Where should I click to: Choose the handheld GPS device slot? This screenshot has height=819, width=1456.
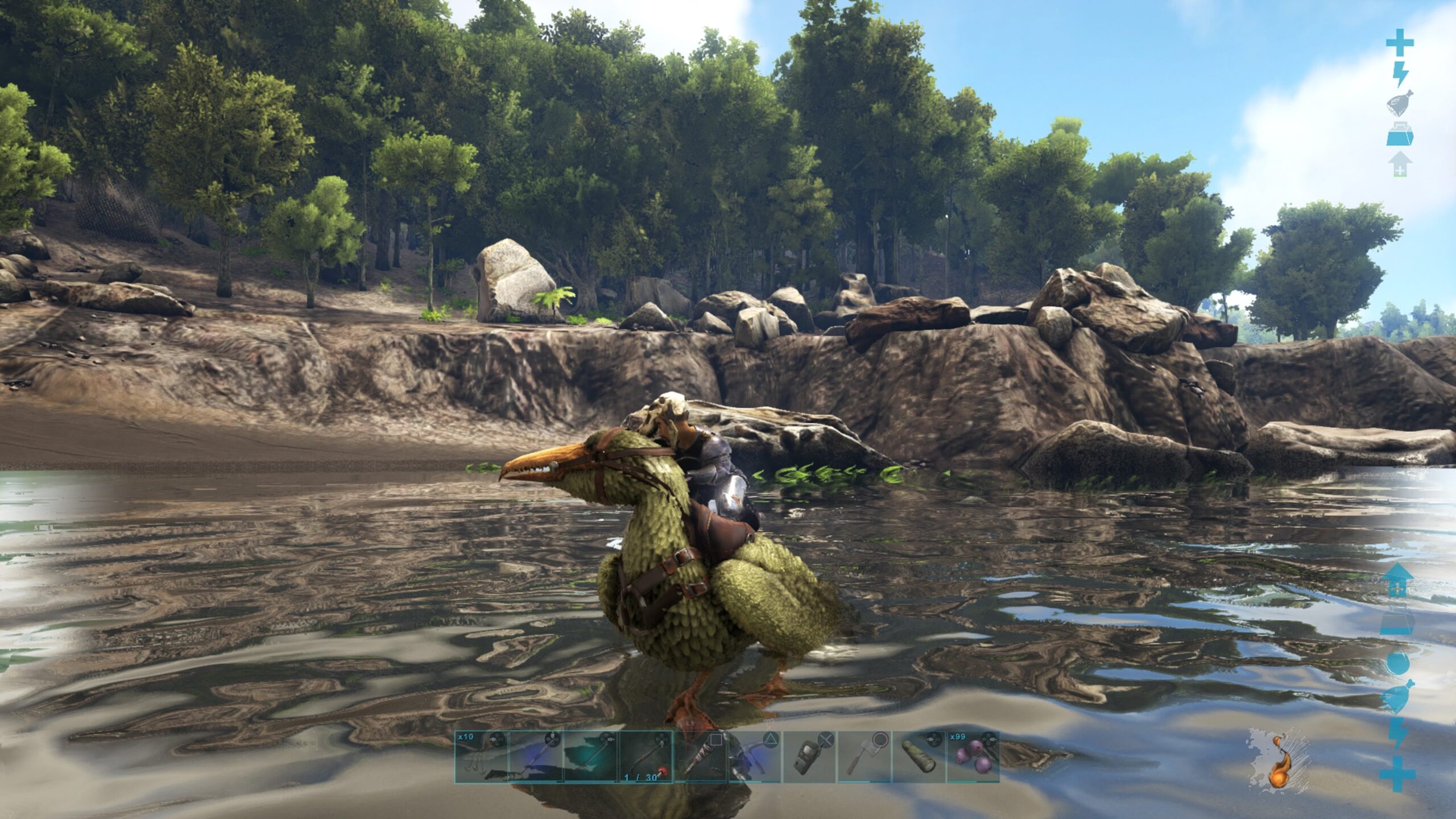pyautogui.click(x=809, y=756)
